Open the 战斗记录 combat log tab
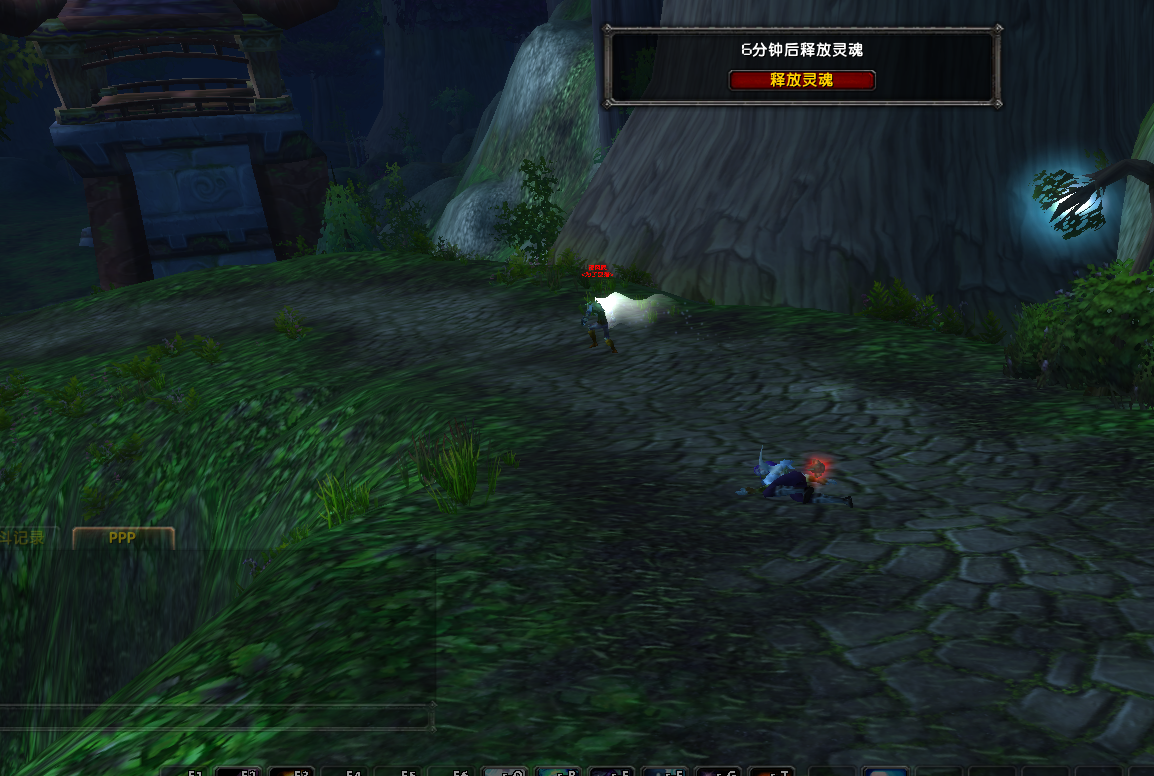The height and width of the screenshot is (776, 1154). (24, 538)
